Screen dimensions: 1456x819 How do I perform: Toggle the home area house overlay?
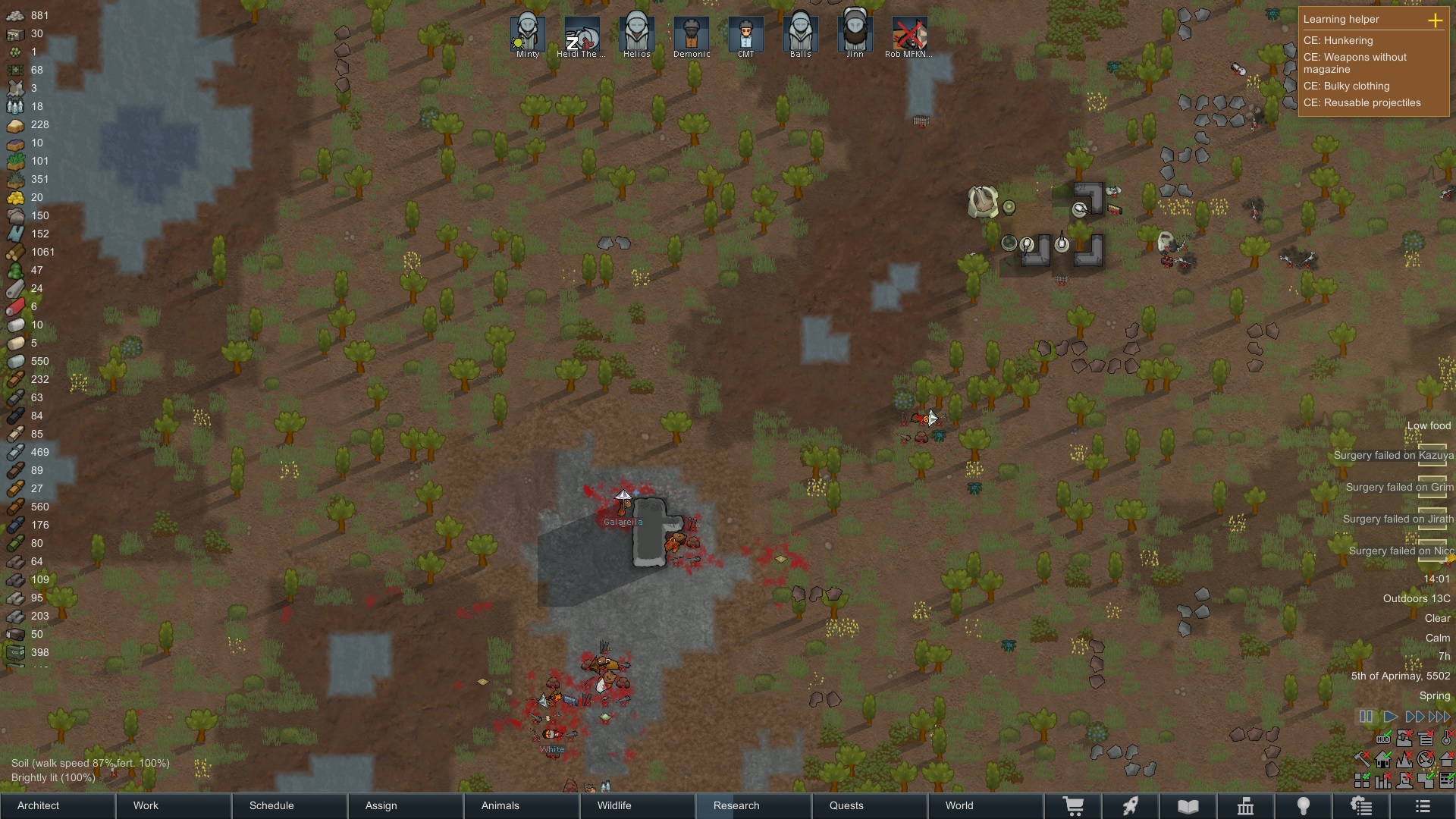point(1383,760)
